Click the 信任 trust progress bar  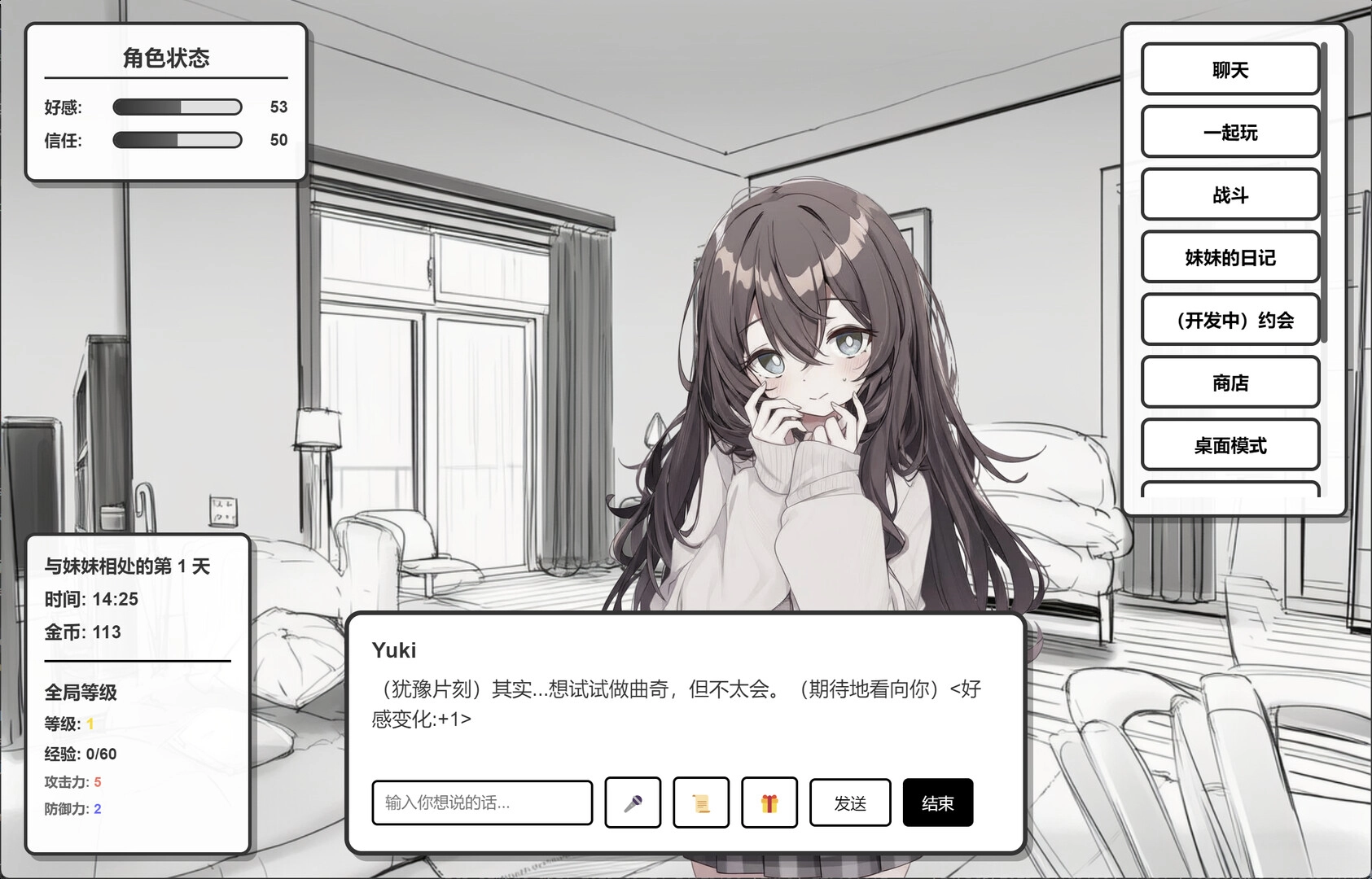point(178,140)
